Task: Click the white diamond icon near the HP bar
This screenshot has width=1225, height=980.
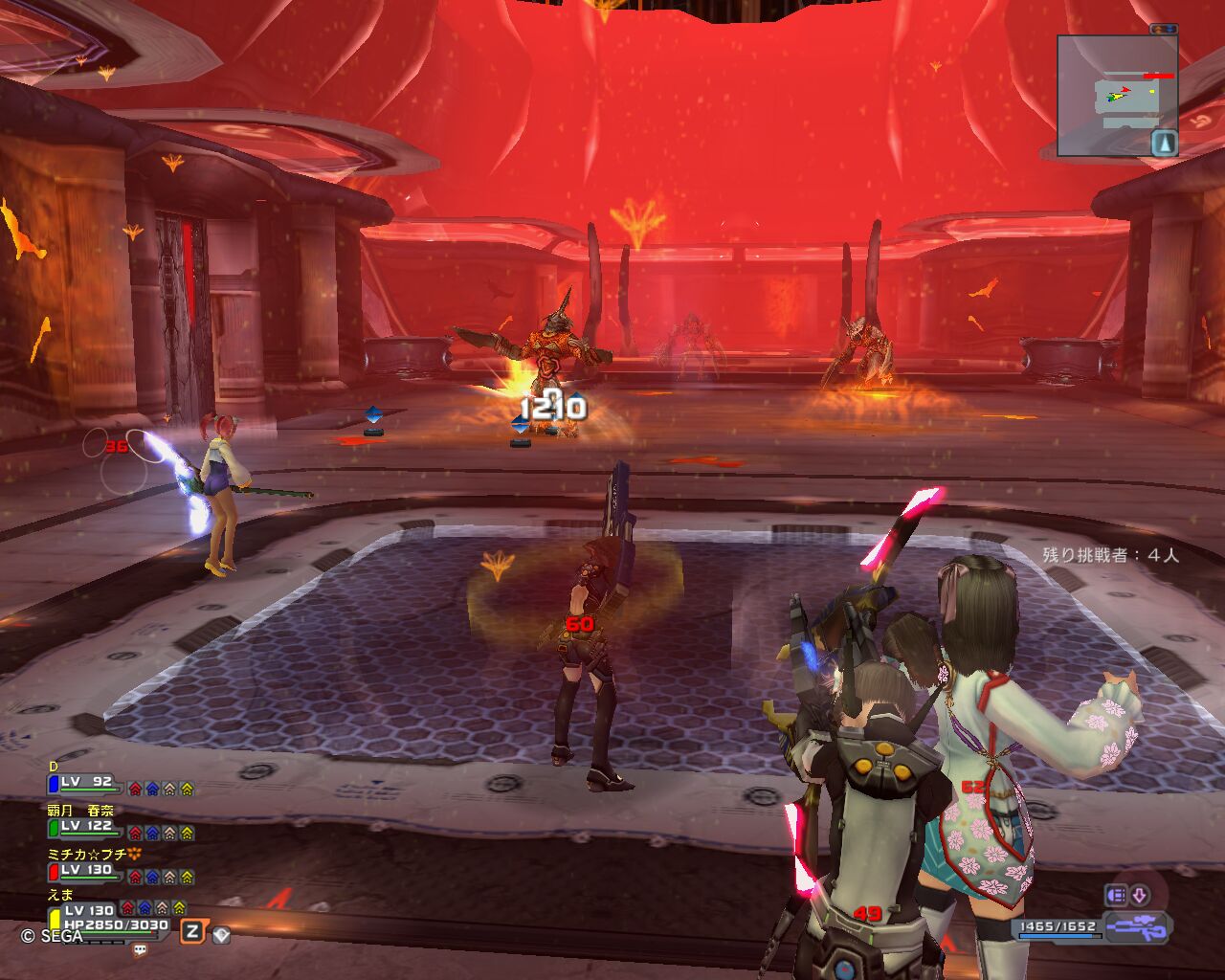Action: [x=221, y=933]
